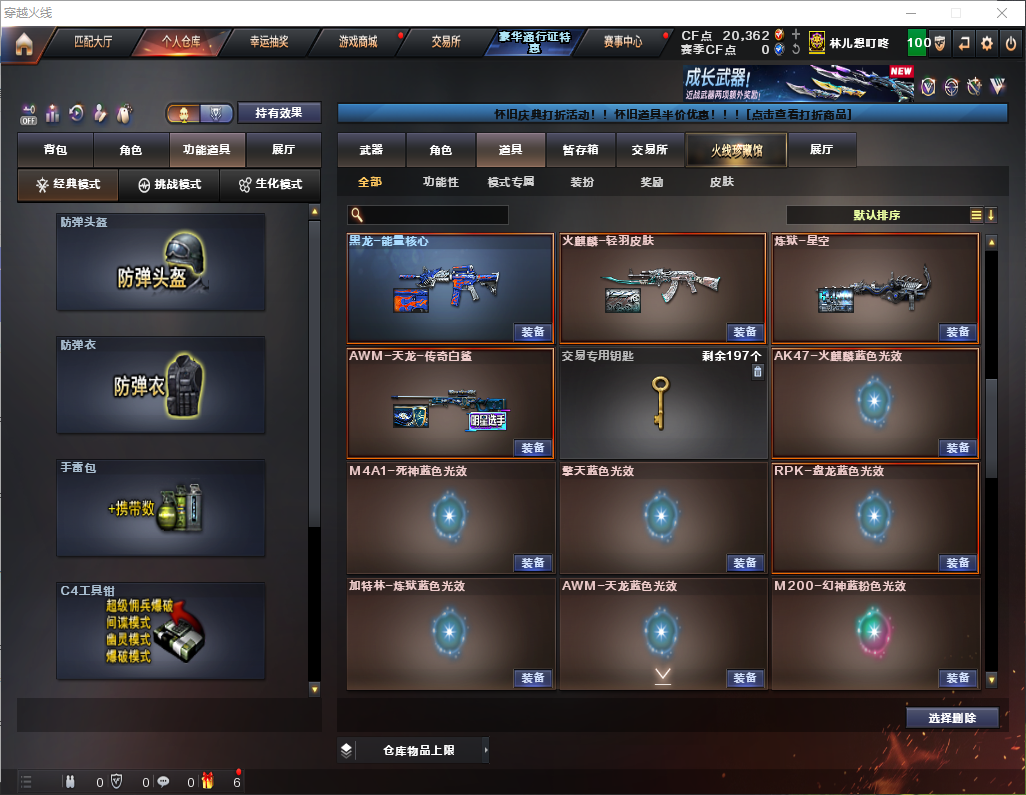Close the game window

pyautogui.click(x=1001, y=13)
